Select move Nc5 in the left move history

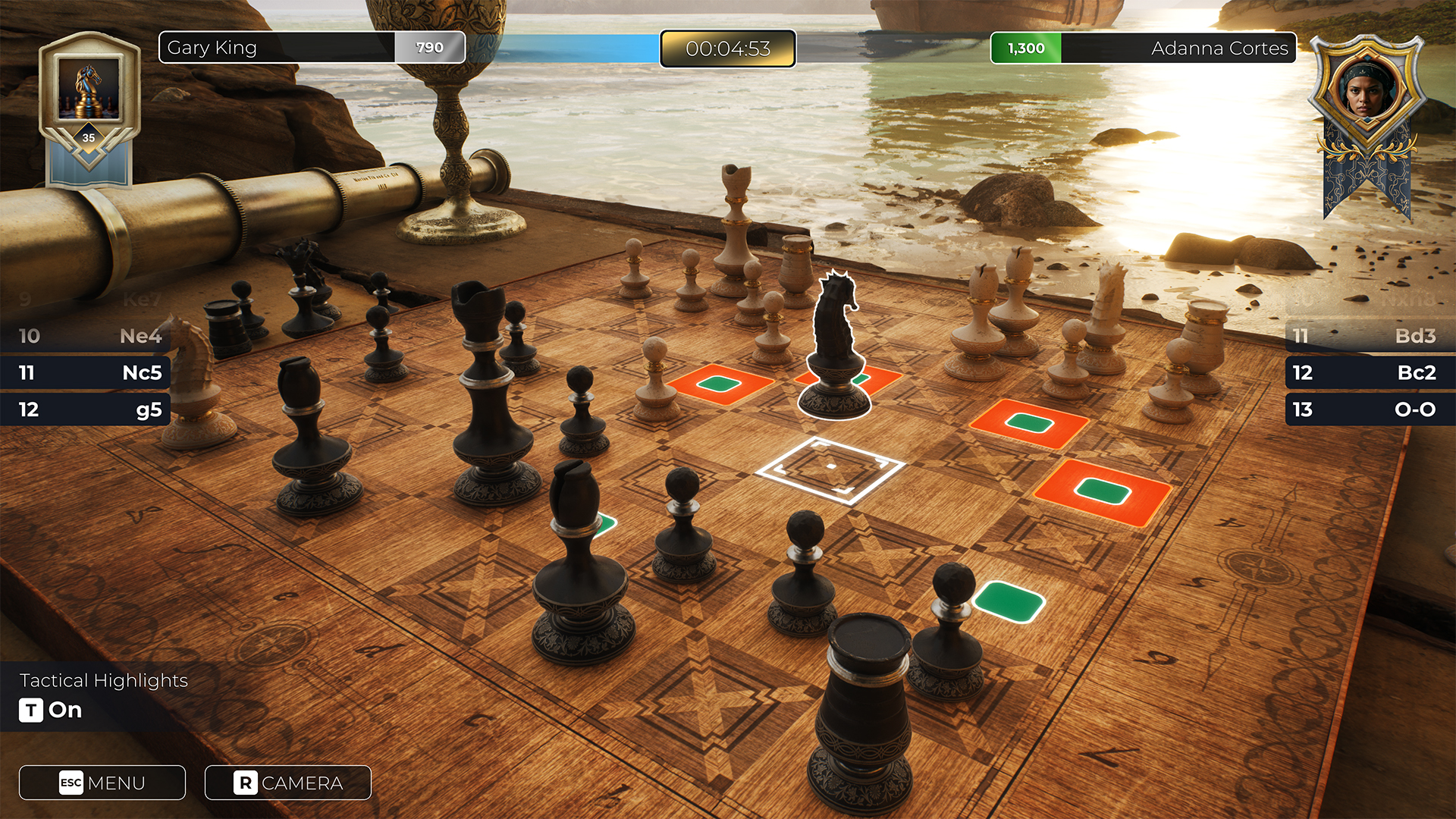click(x=85, y=372)
